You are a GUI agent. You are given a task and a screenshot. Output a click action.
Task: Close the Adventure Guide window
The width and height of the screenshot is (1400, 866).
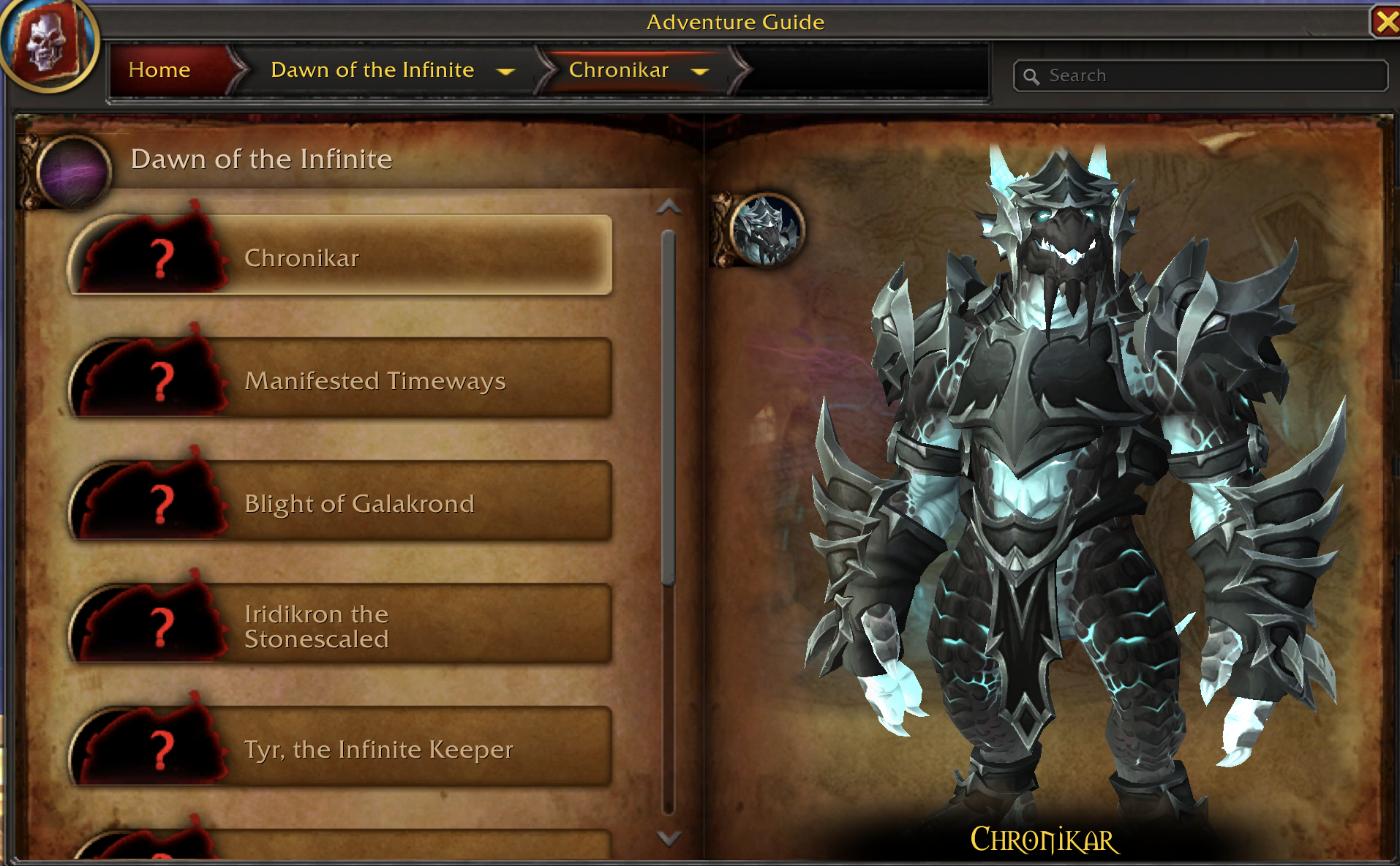[1385, 22]
